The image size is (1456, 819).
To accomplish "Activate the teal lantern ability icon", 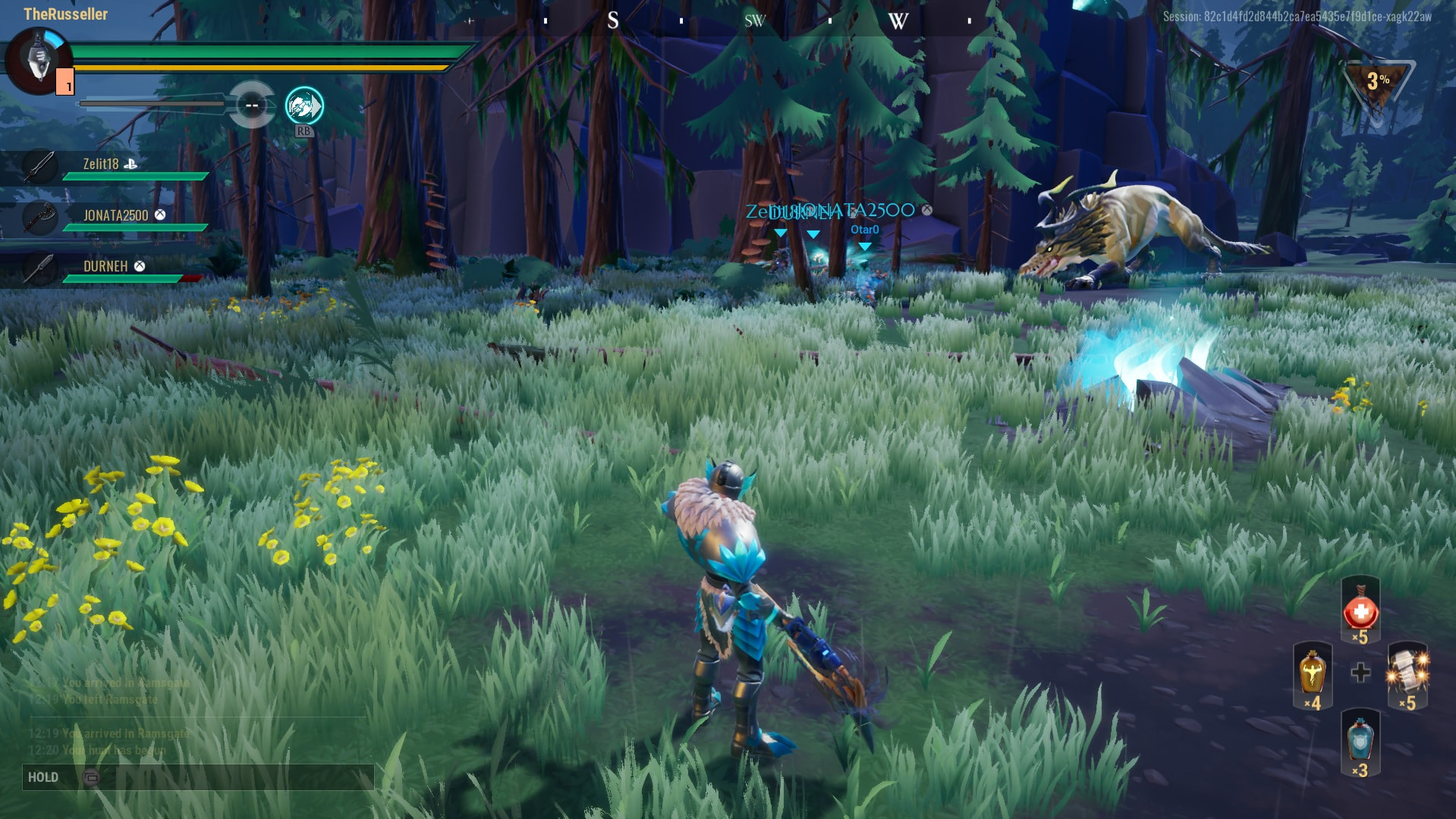I will point(304,106).
